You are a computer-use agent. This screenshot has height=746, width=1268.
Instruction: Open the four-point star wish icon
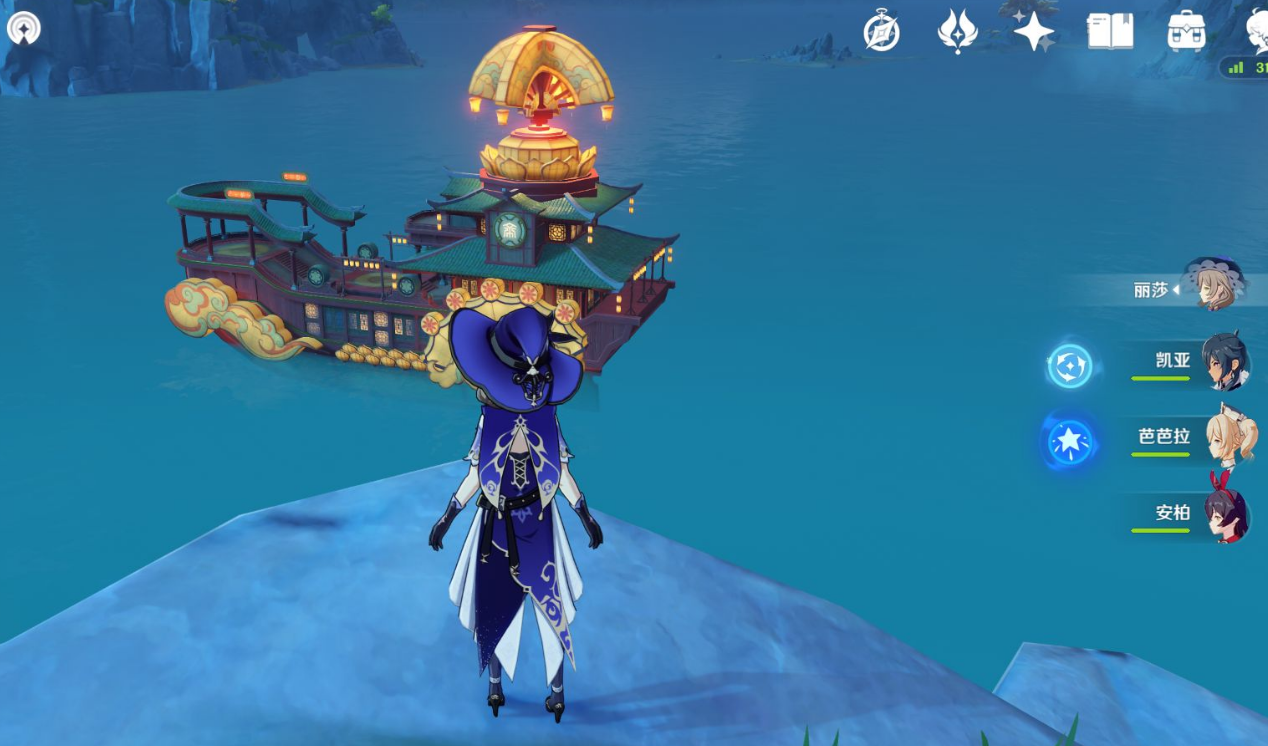click(1034, 31)
